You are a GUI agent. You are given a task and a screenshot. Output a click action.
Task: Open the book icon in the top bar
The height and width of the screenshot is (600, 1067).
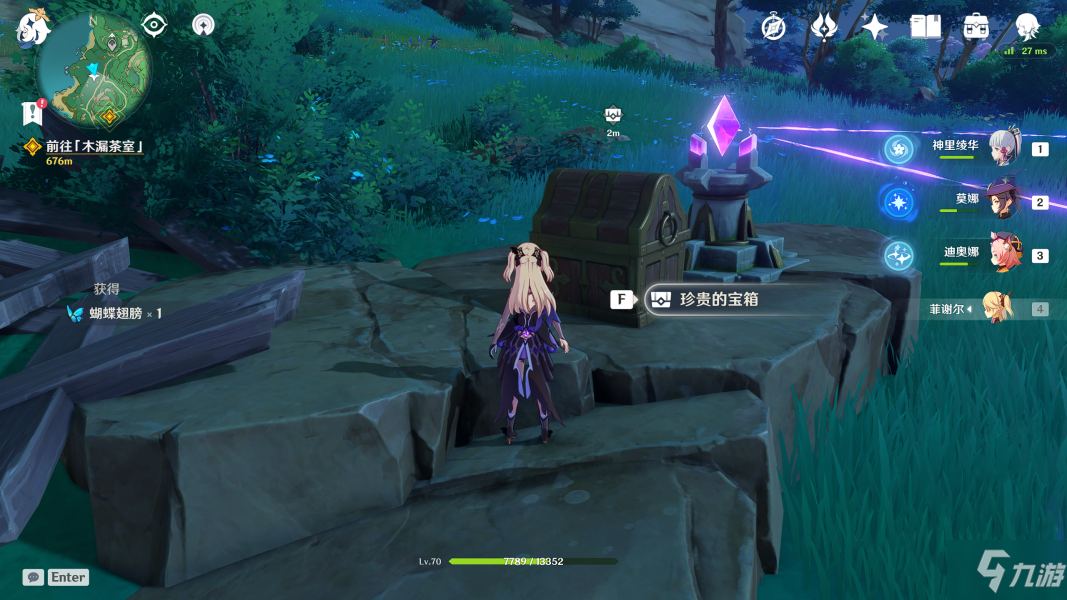point(926,27)
